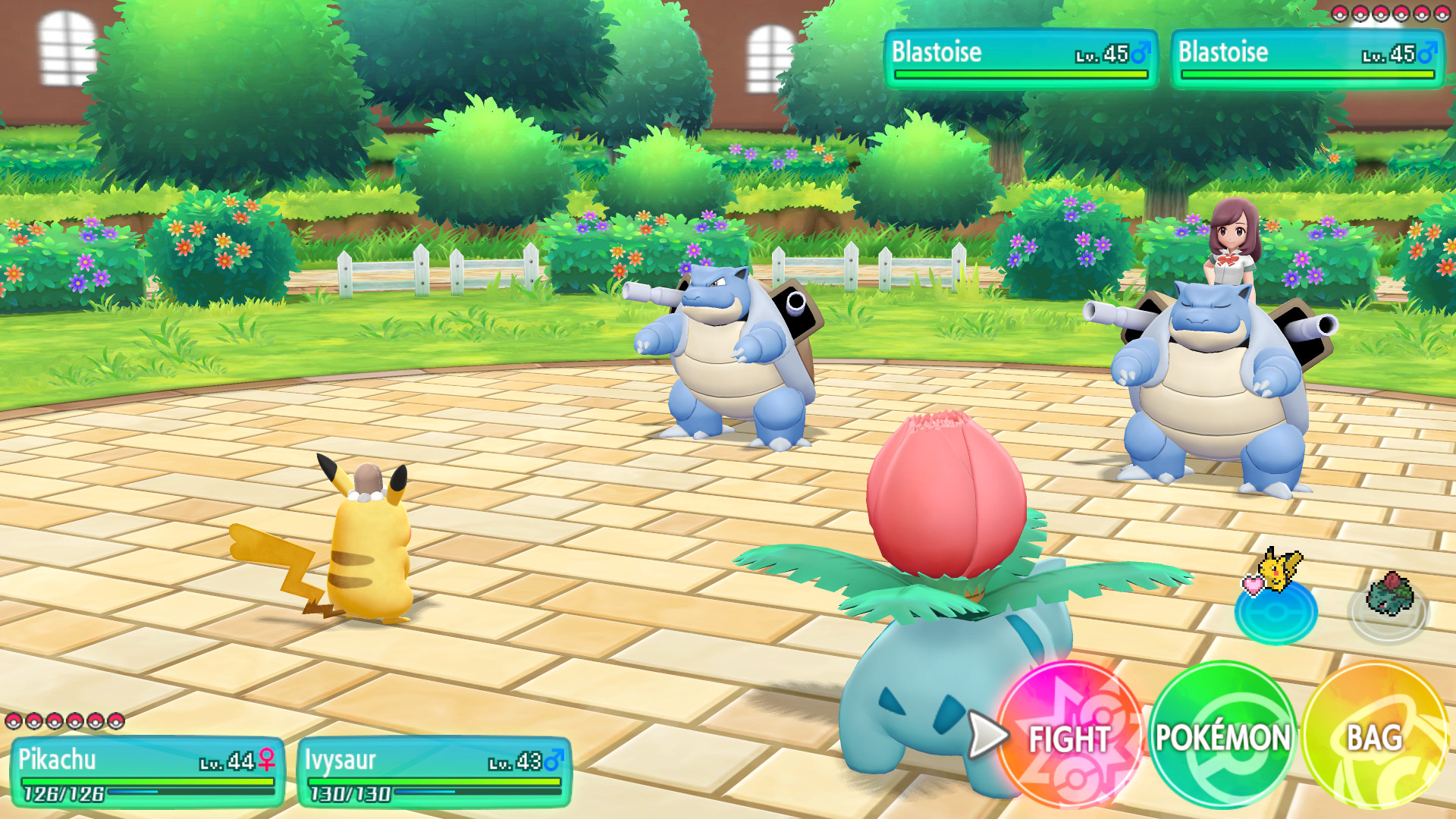The image size is (1456, 819).
Task: Click the last Poké Ball in opponent's party row
Action: (x=1441, y=12)
